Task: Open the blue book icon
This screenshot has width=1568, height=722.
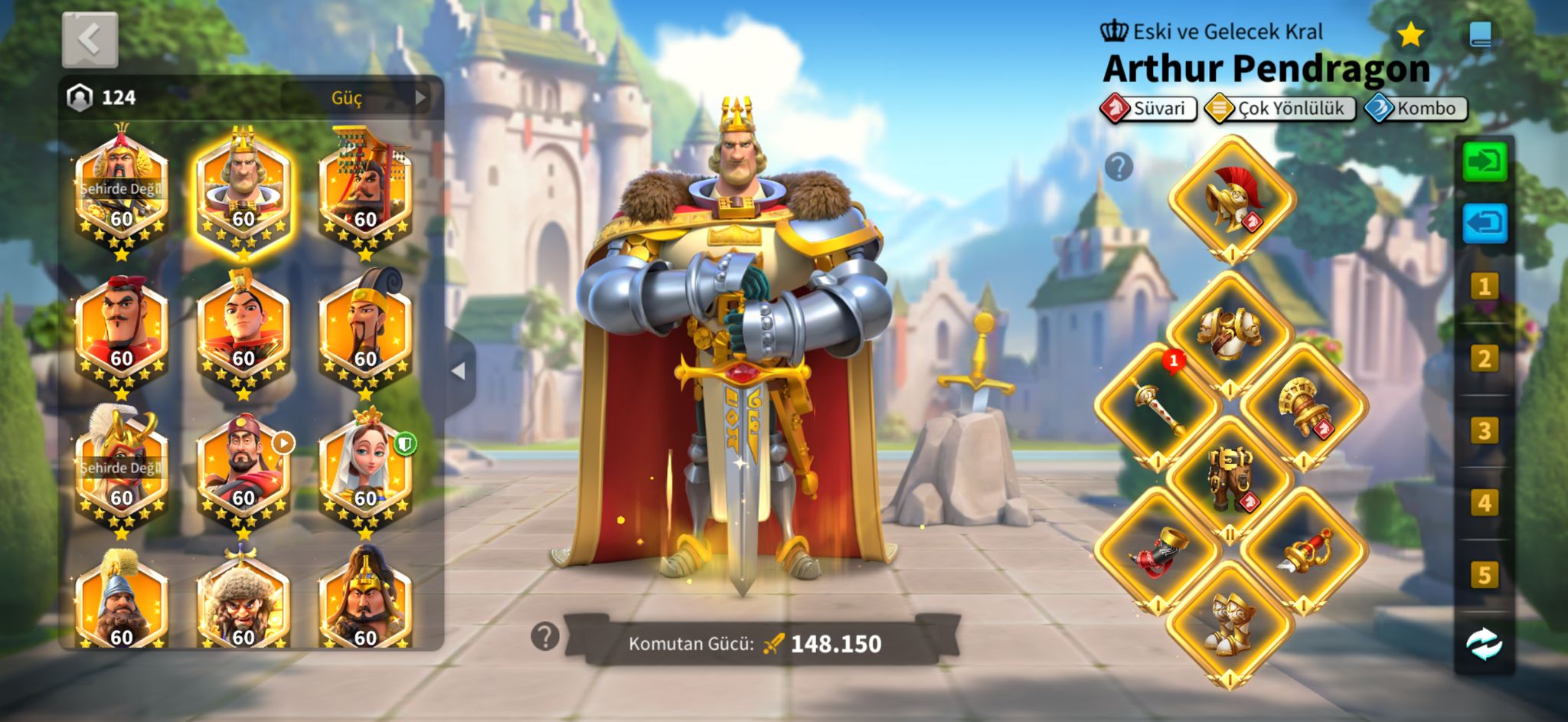Action: coord(1480,34)
